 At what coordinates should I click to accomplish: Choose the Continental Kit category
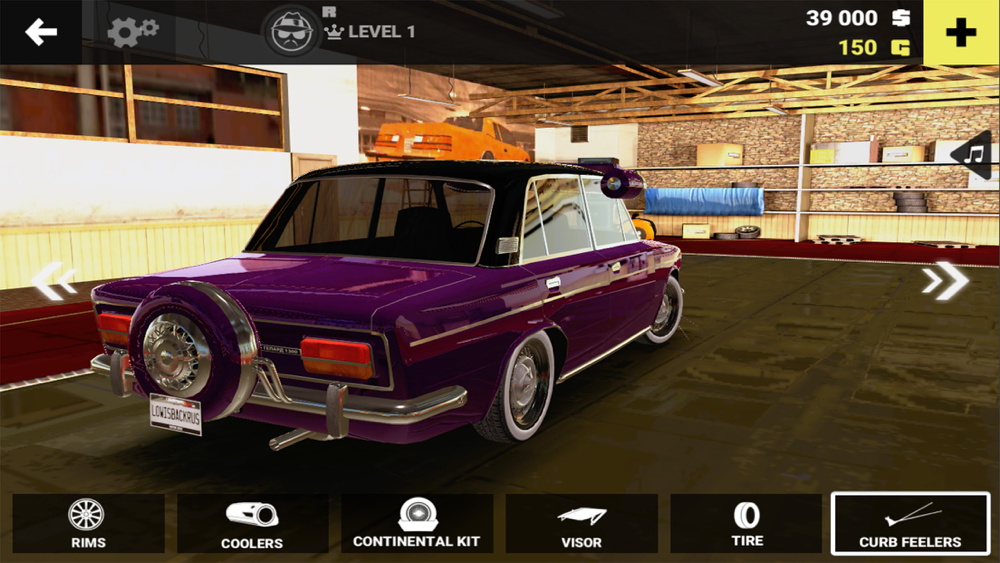[416, 524]
